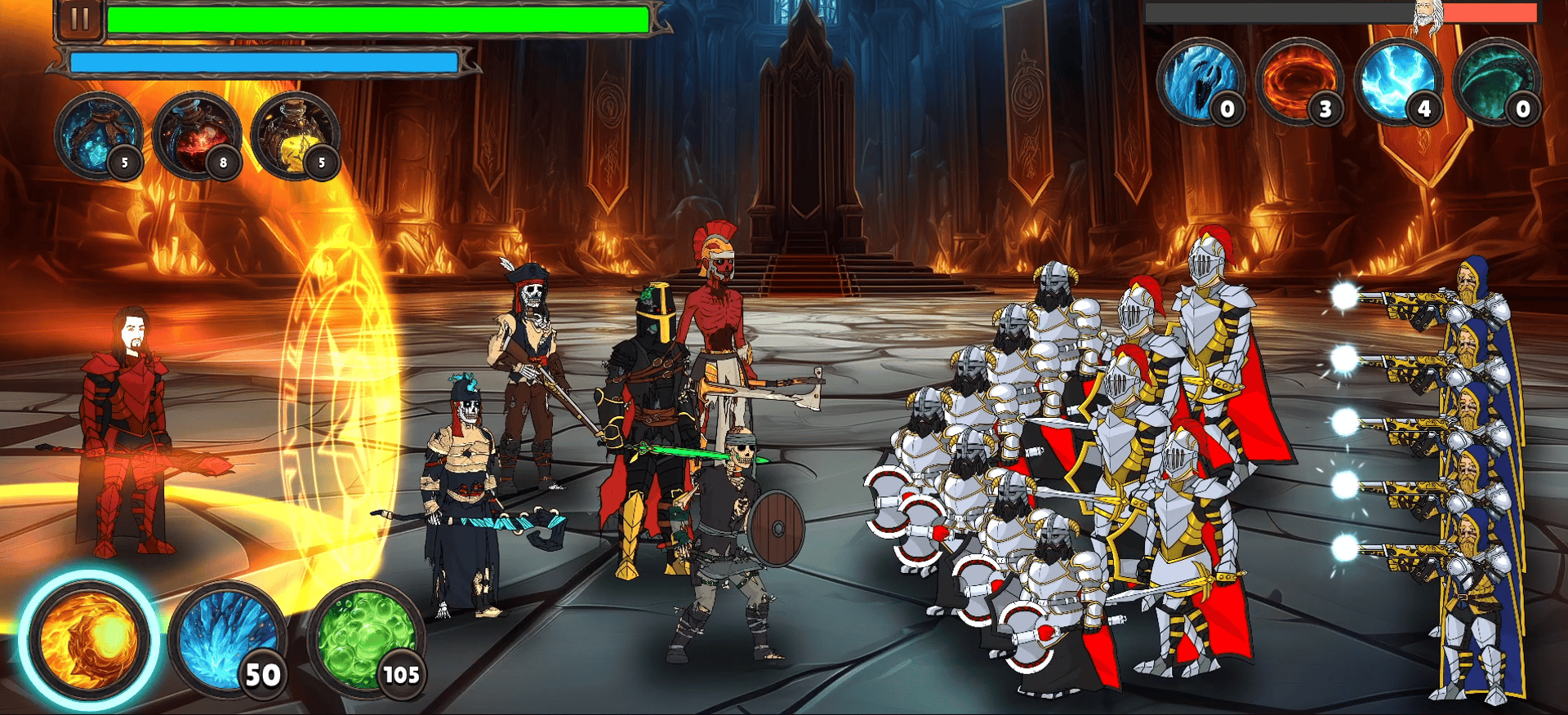Use the blue potion with 5 charges
This screenshot has width=1568, height=715.
(x=98, y=135)
